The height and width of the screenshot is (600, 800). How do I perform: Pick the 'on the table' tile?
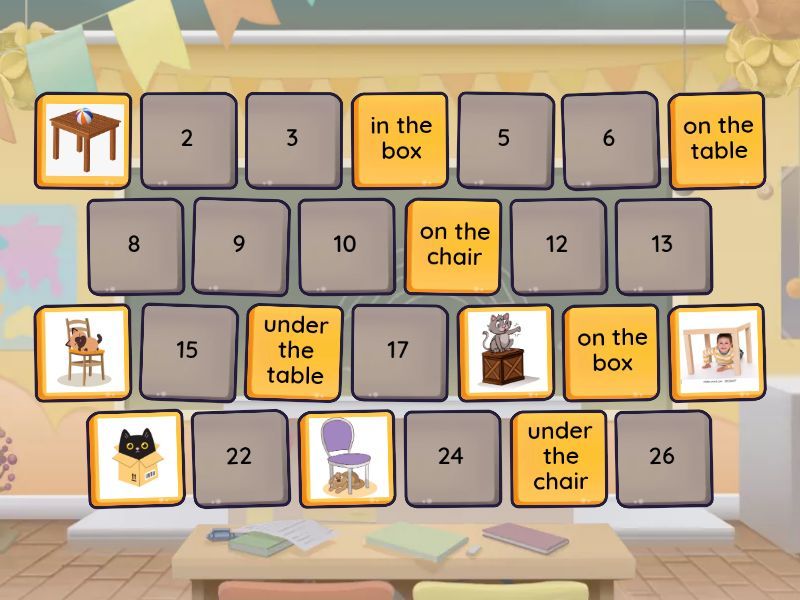point(717,139)
